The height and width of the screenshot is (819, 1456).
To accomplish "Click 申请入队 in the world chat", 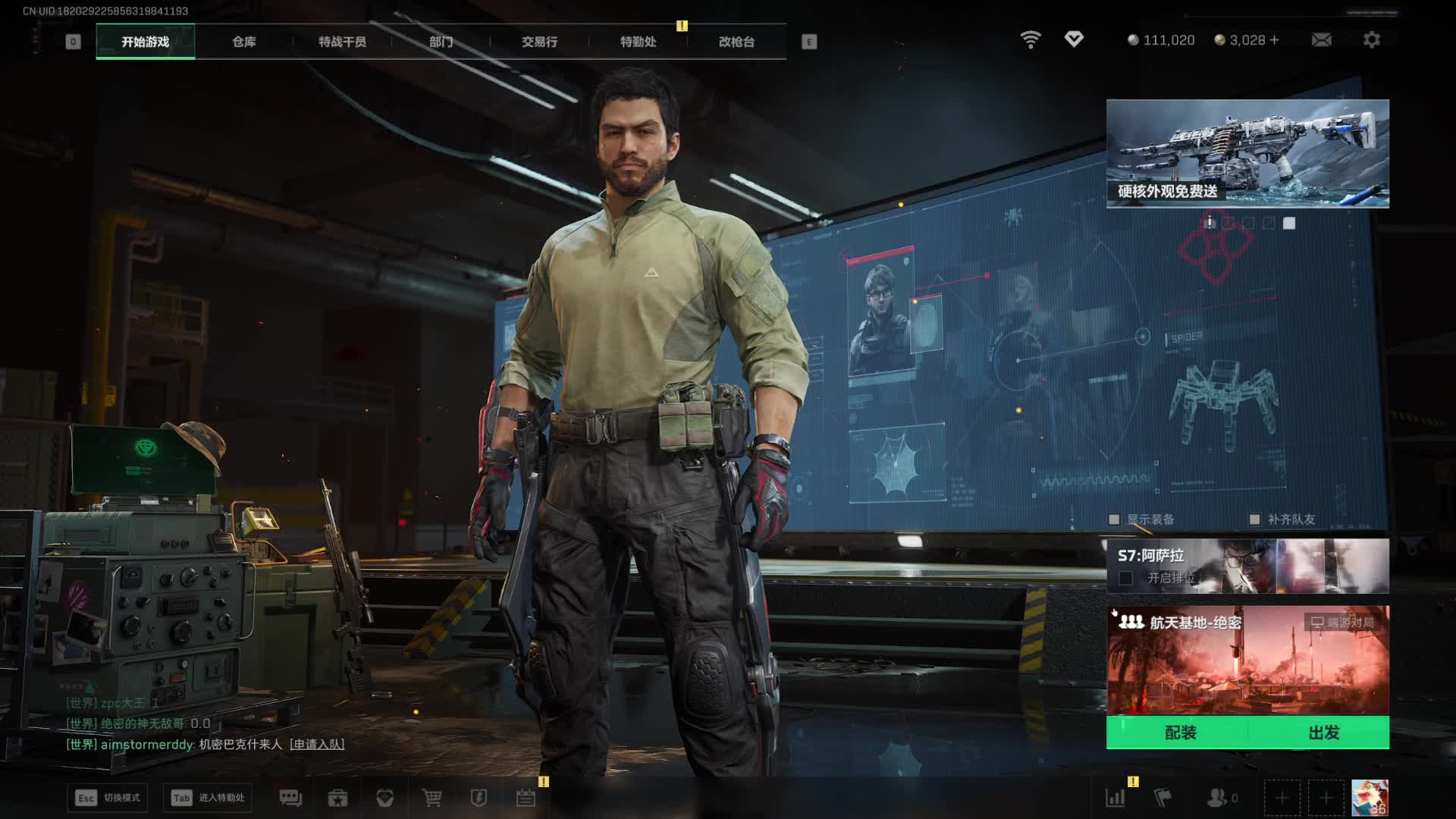I will (x=317, y=745).
